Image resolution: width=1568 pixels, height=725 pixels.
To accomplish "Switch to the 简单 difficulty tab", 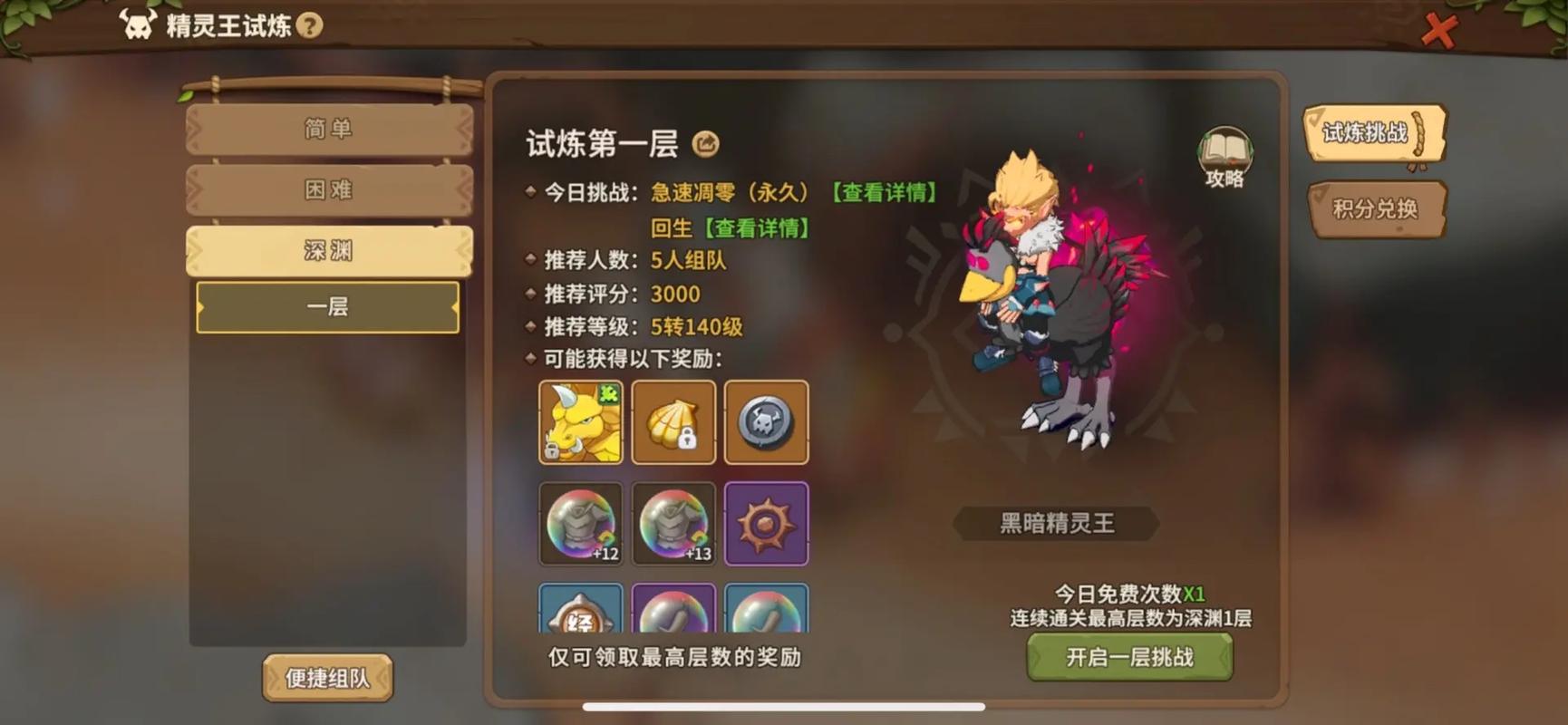I will 328,130.
